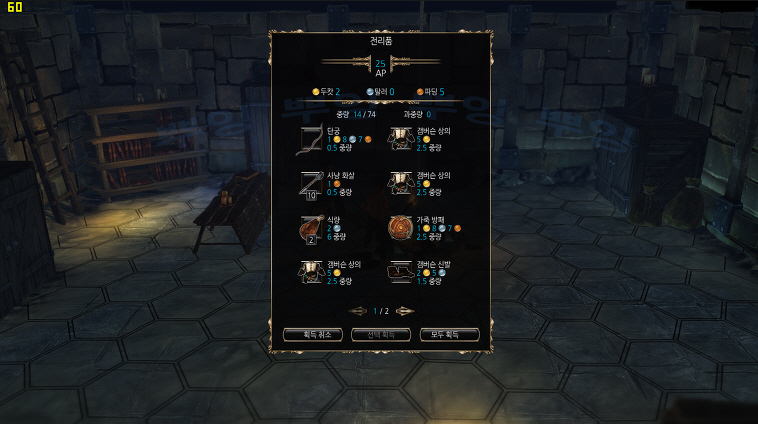The width and height of the screenshot is (758, 424).
Task: Take everything with 모두 획득 button
Action: 449,334
